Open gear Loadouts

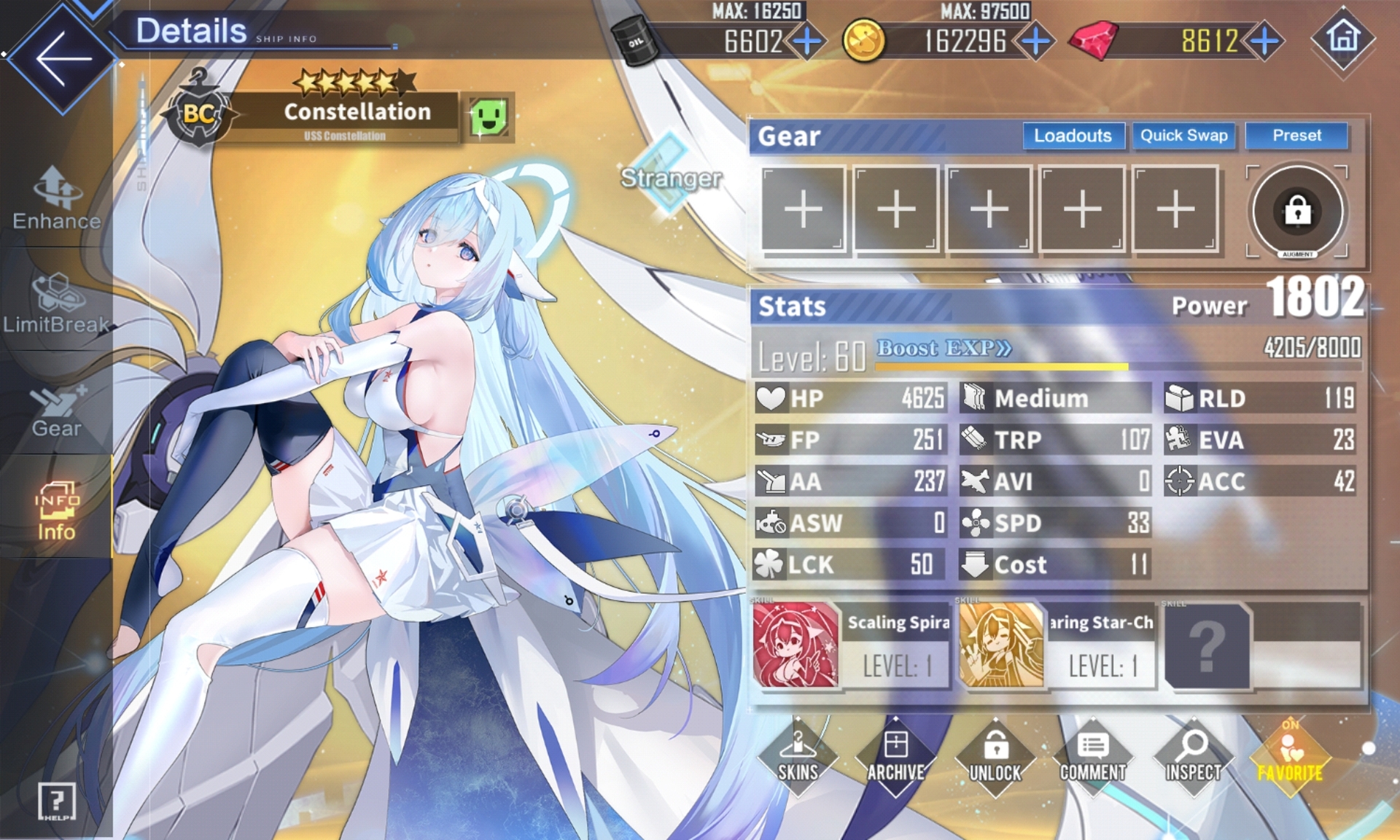(x=1073, y=136)
